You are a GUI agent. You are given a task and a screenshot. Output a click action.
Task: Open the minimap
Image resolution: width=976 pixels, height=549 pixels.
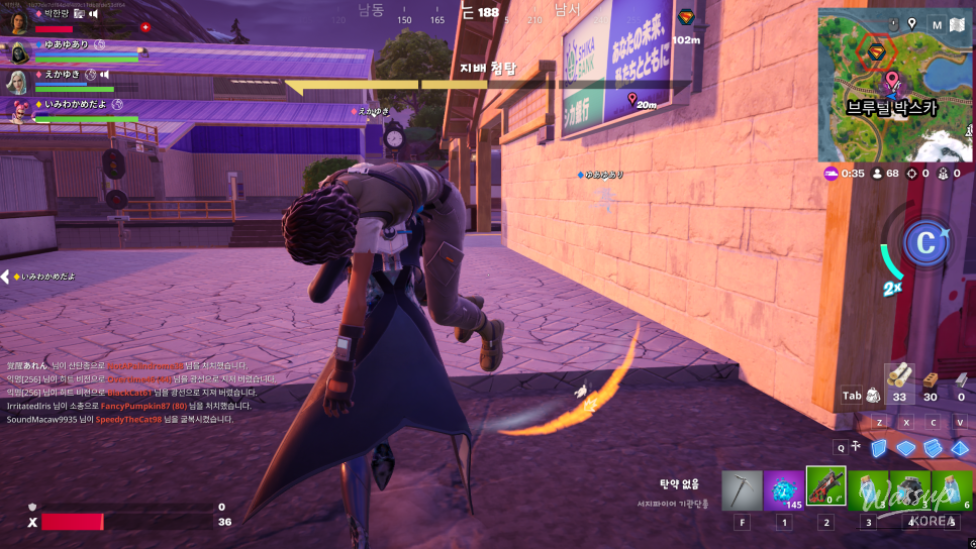tap(895, 85)
